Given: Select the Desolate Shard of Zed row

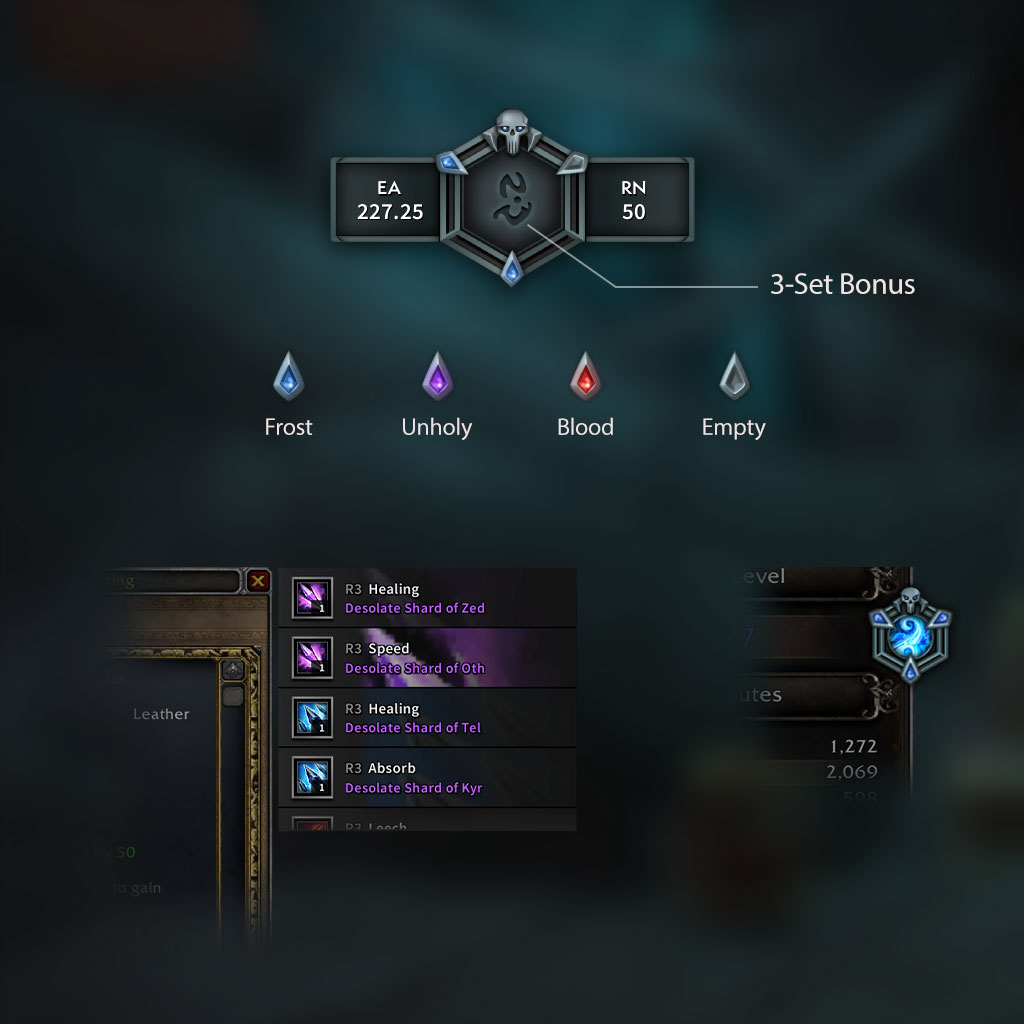Looking at the screenshot, I should 427,598.
